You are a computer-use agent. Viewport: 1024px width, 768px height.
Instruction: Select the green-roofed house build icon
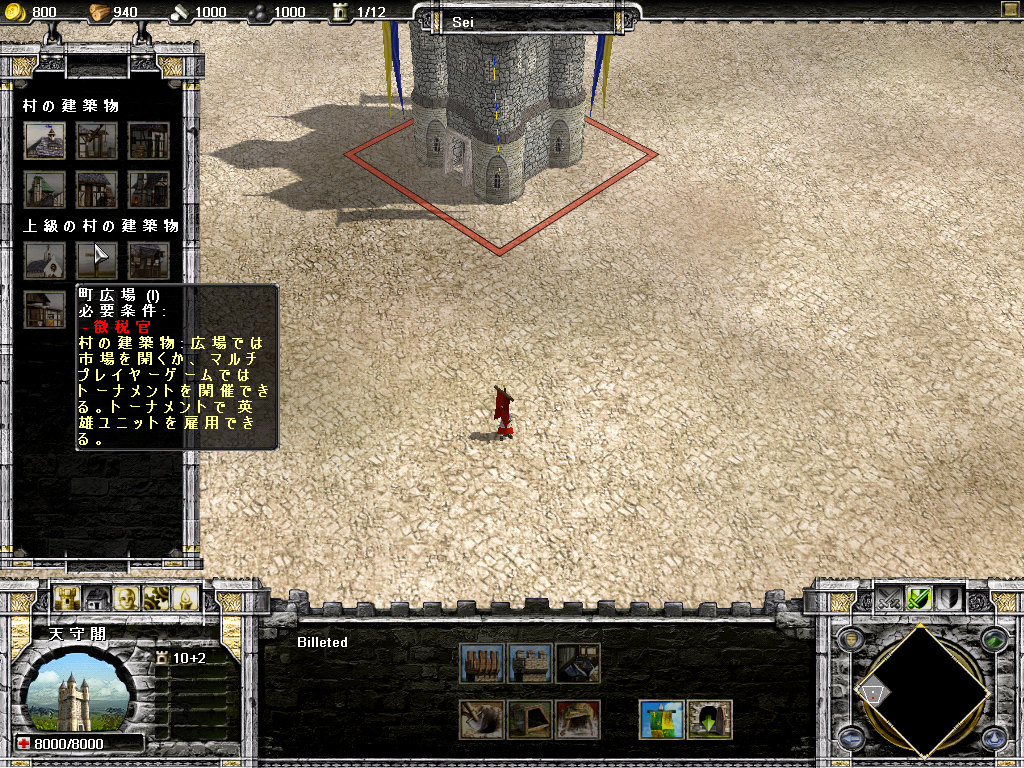click(45, 189)
